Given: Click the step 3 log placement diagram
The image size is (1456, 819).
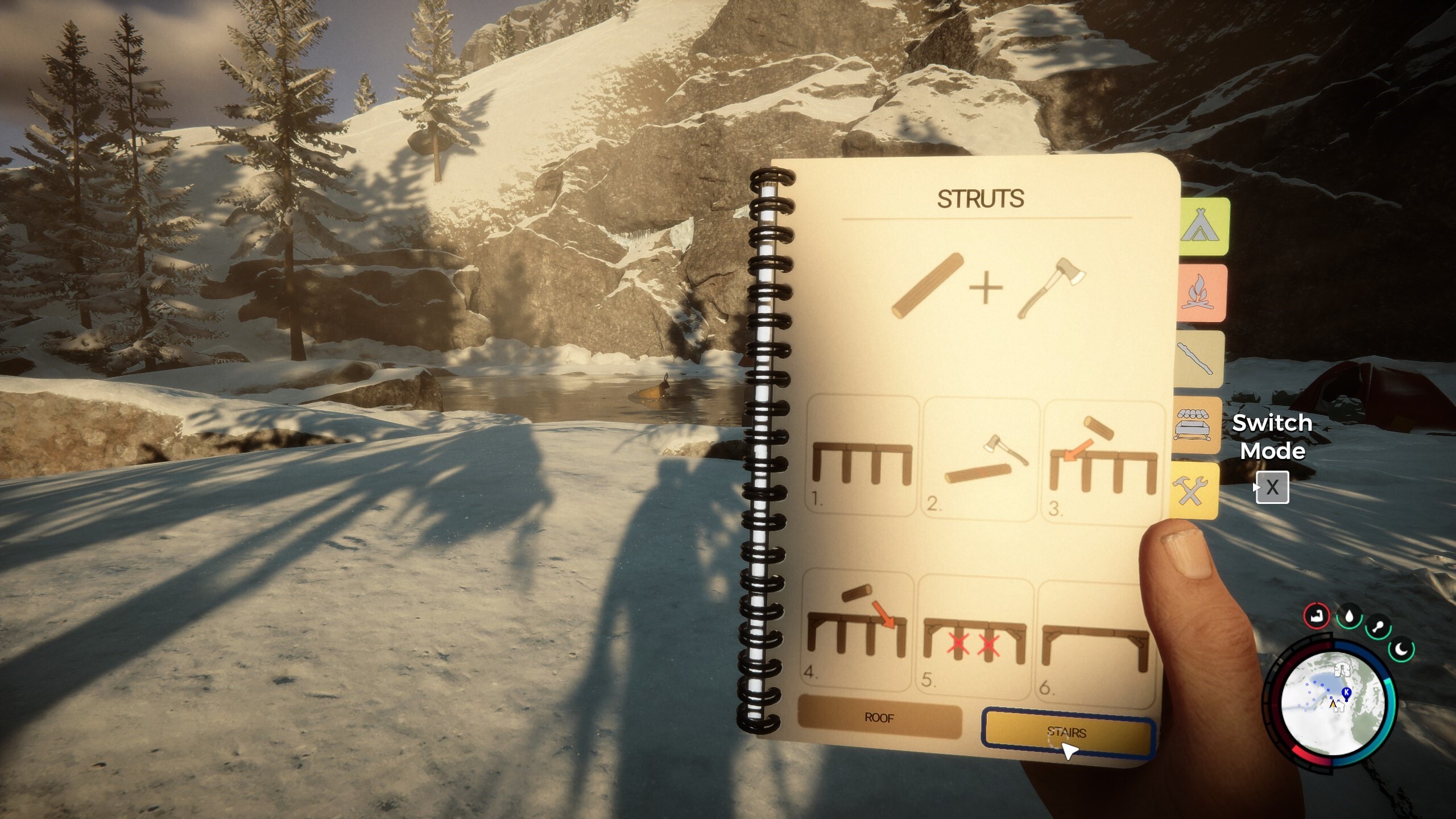Looking at the screenshot, I should [x=1103, y=455].
